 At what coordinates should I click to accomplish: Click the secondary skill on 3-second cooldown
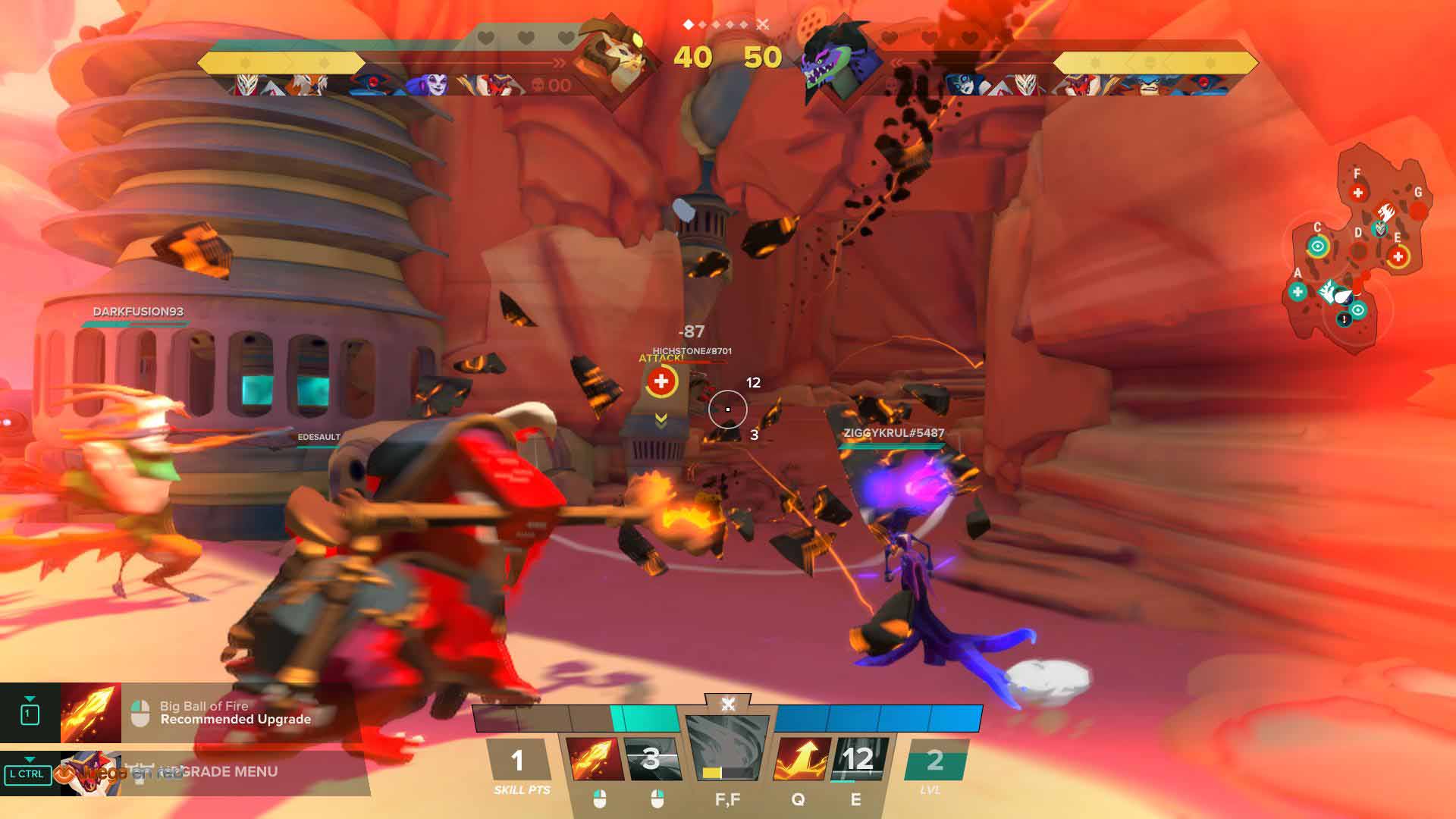click(651, 759)
